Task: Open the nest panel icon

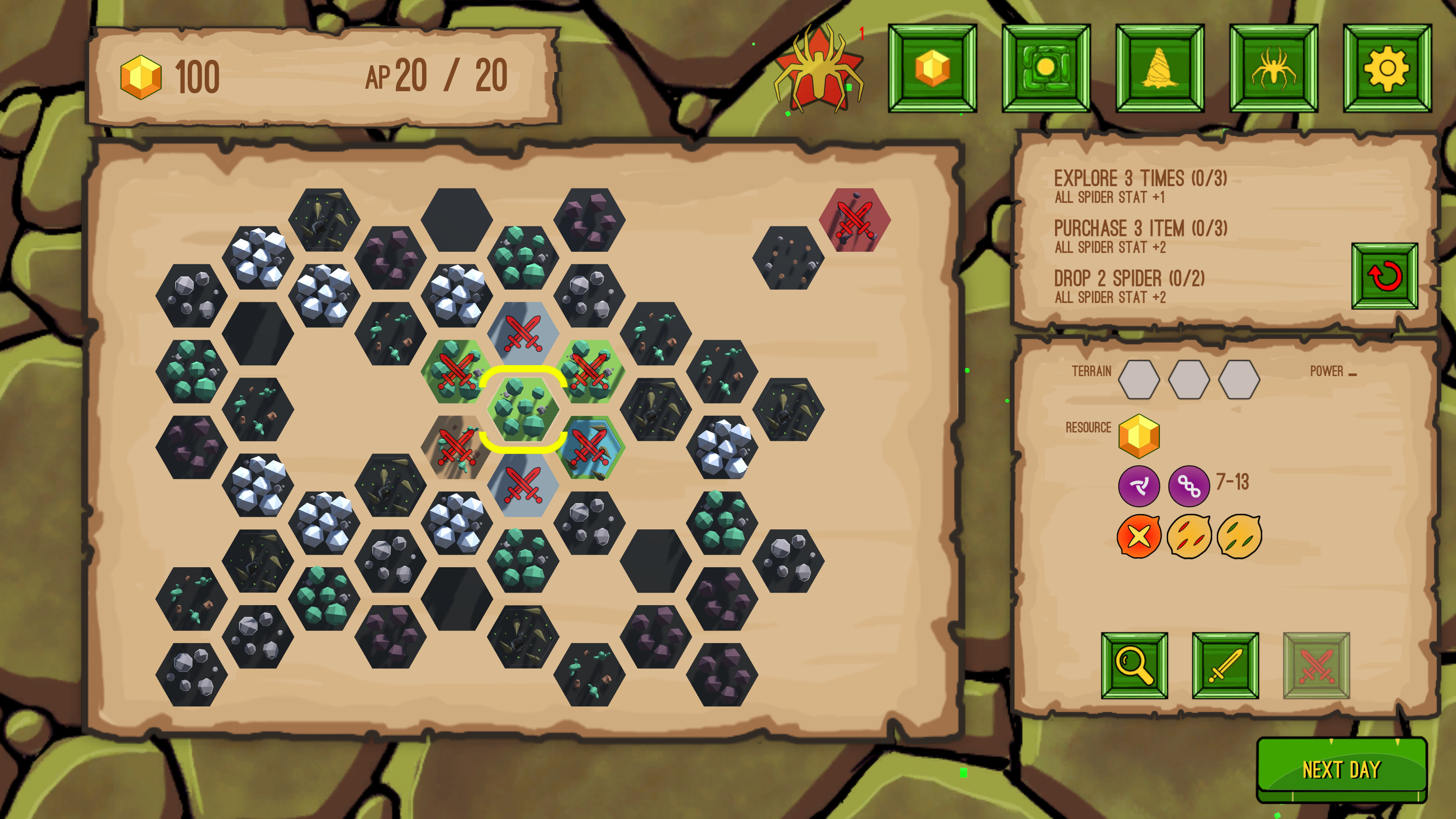Action: (x=1160, y=69)
